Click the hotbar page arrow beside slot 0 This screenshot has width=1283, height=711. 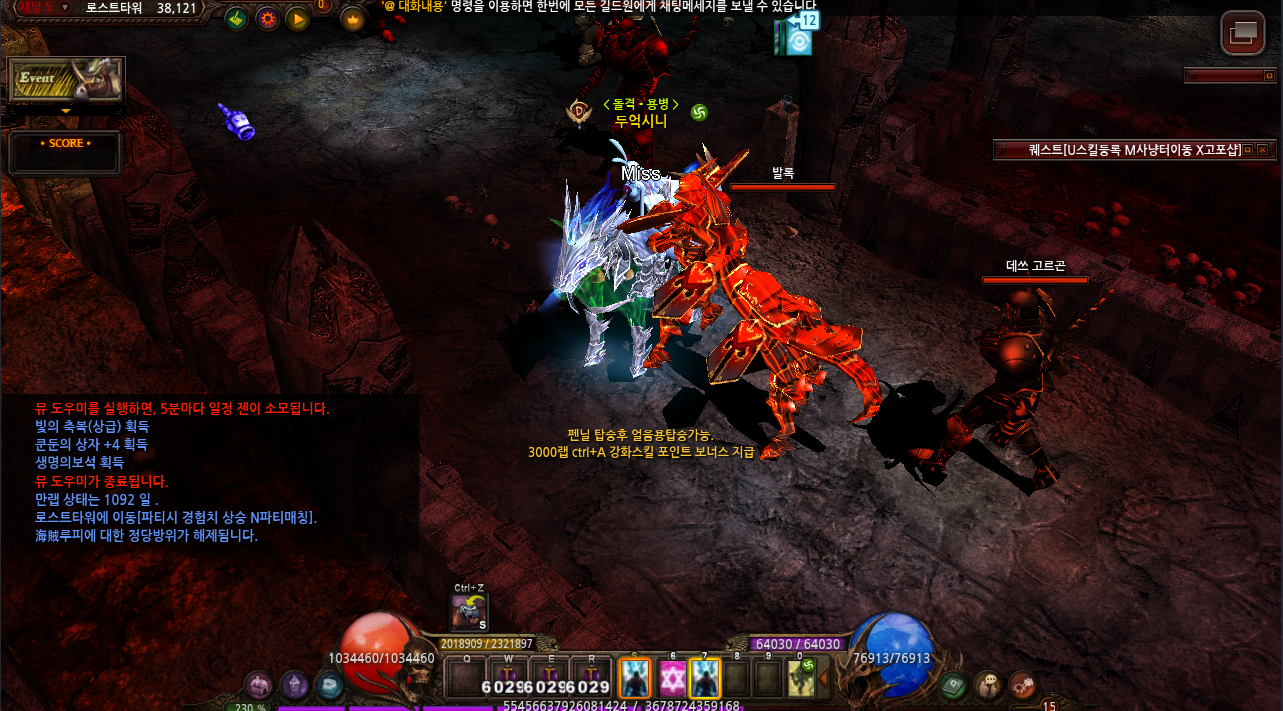[825, 679]
